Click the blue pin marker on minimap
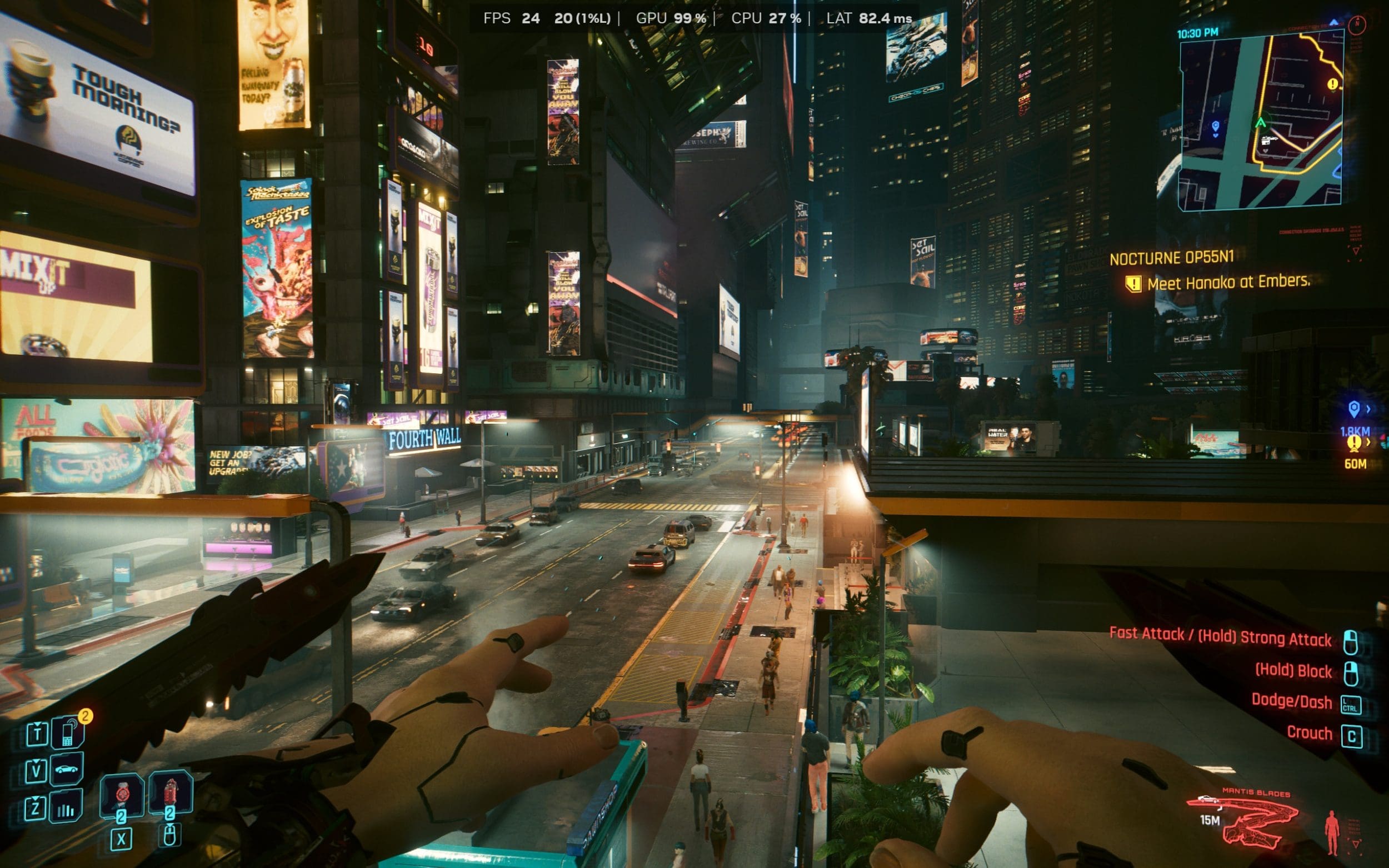 [x=1216, y=127]
